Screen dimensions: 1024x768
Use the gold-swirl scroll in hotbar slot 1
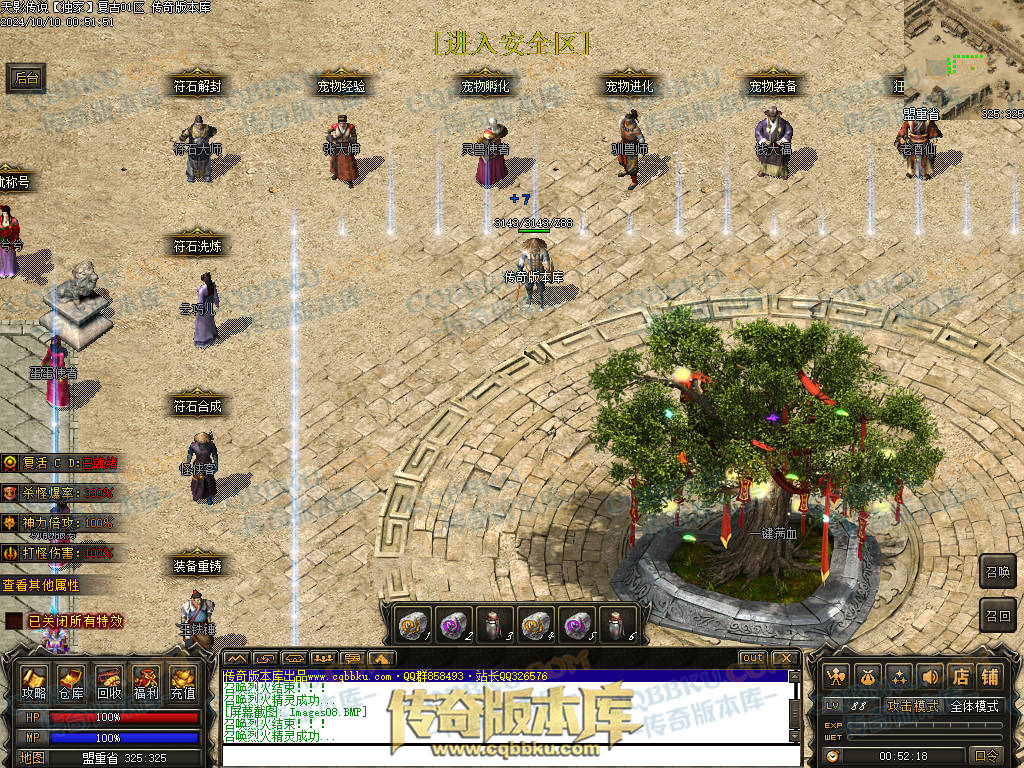412,624
